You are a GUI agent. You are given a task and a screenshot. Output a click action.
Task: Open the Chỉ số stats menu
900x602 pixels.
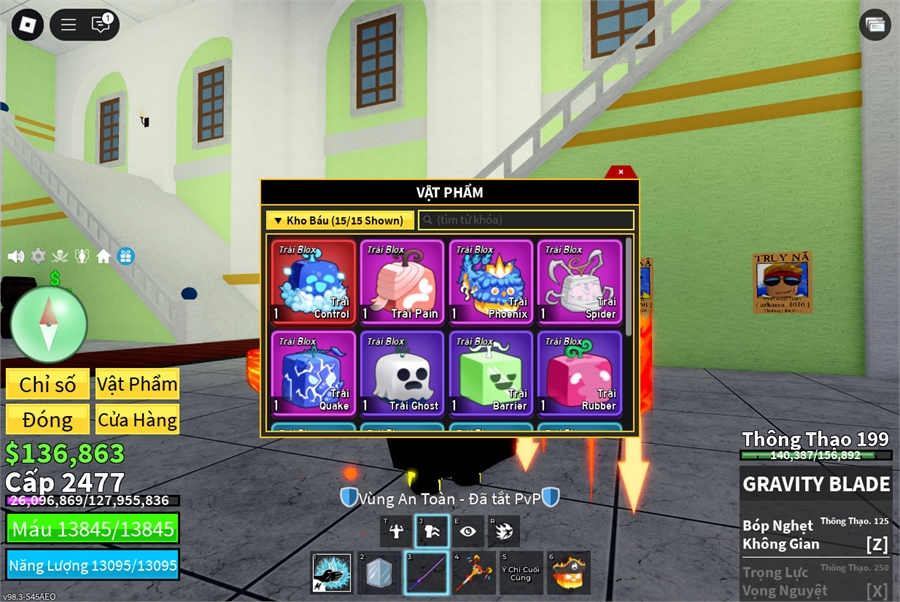[48, 385]
